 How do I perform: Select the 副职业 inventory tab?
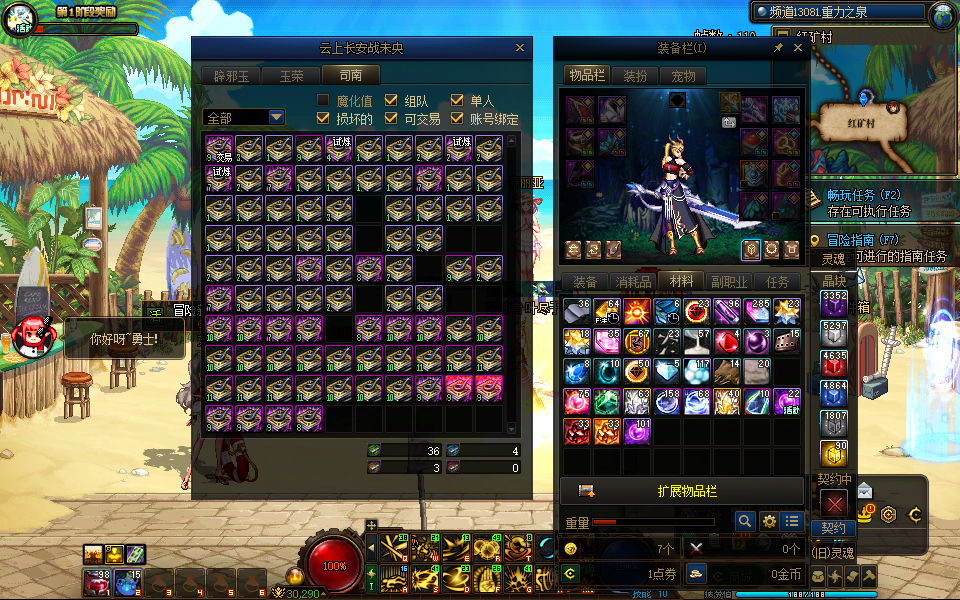(729, 282)
